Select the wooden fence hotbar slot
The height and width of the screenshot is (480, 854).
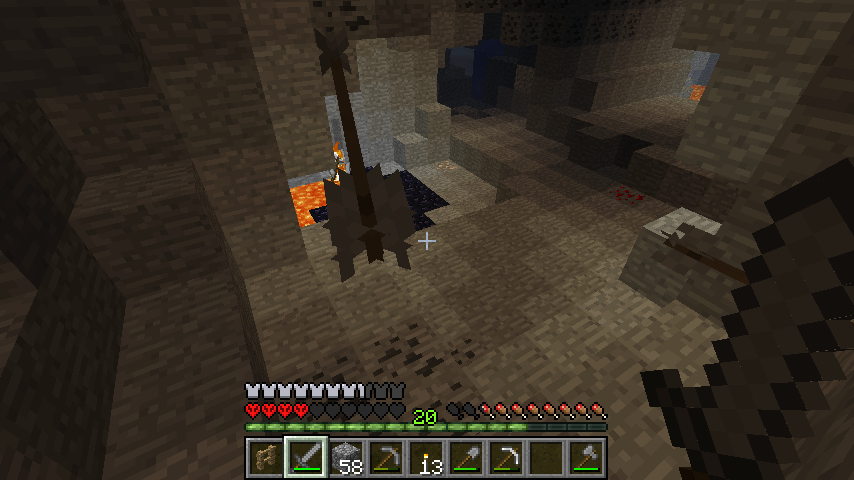click(265, 459)
